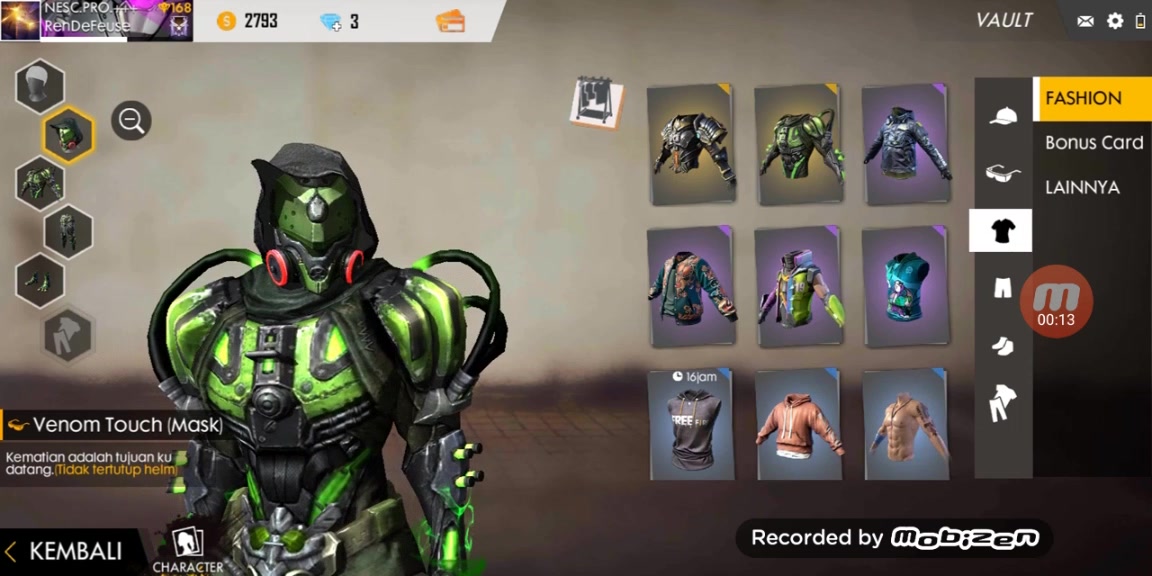Open the clothes rack wardrobe icon
This screenshot has width=1152, height=576.
[597, 103]
